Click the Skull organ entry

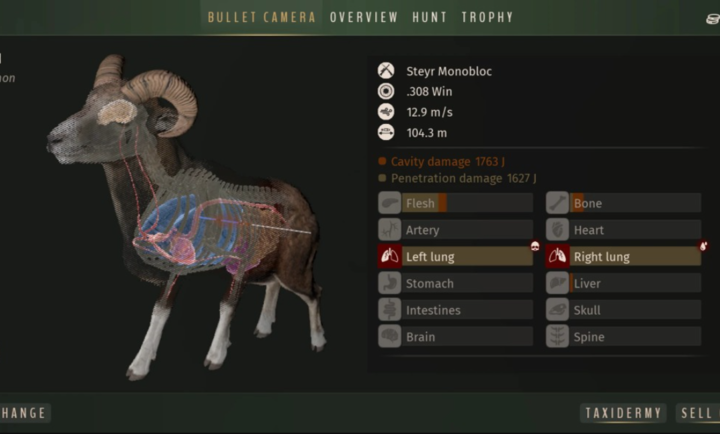tap(623, 310)
